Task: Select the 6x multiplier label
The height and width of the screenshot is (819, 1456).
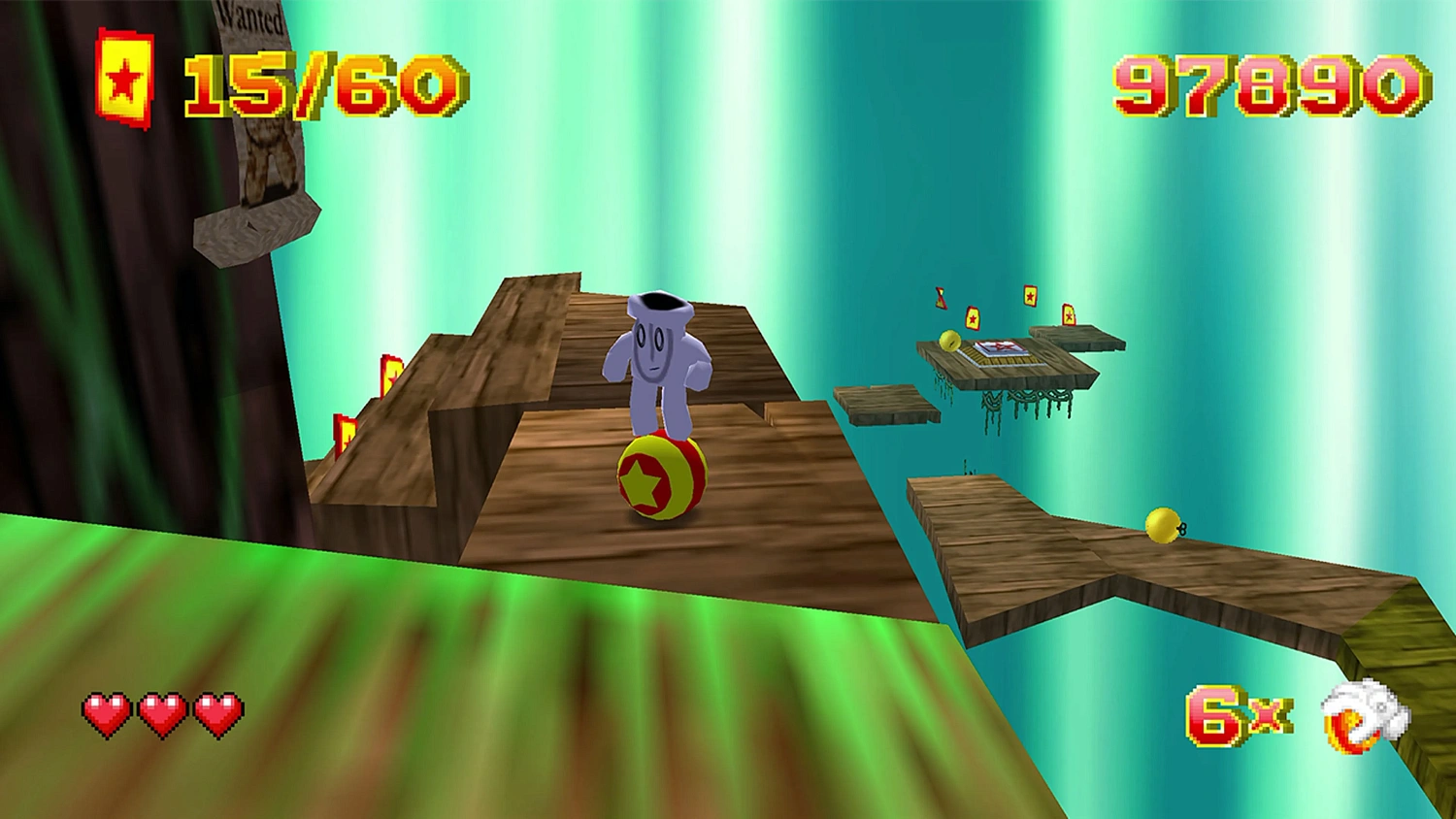Action: 1236,716
